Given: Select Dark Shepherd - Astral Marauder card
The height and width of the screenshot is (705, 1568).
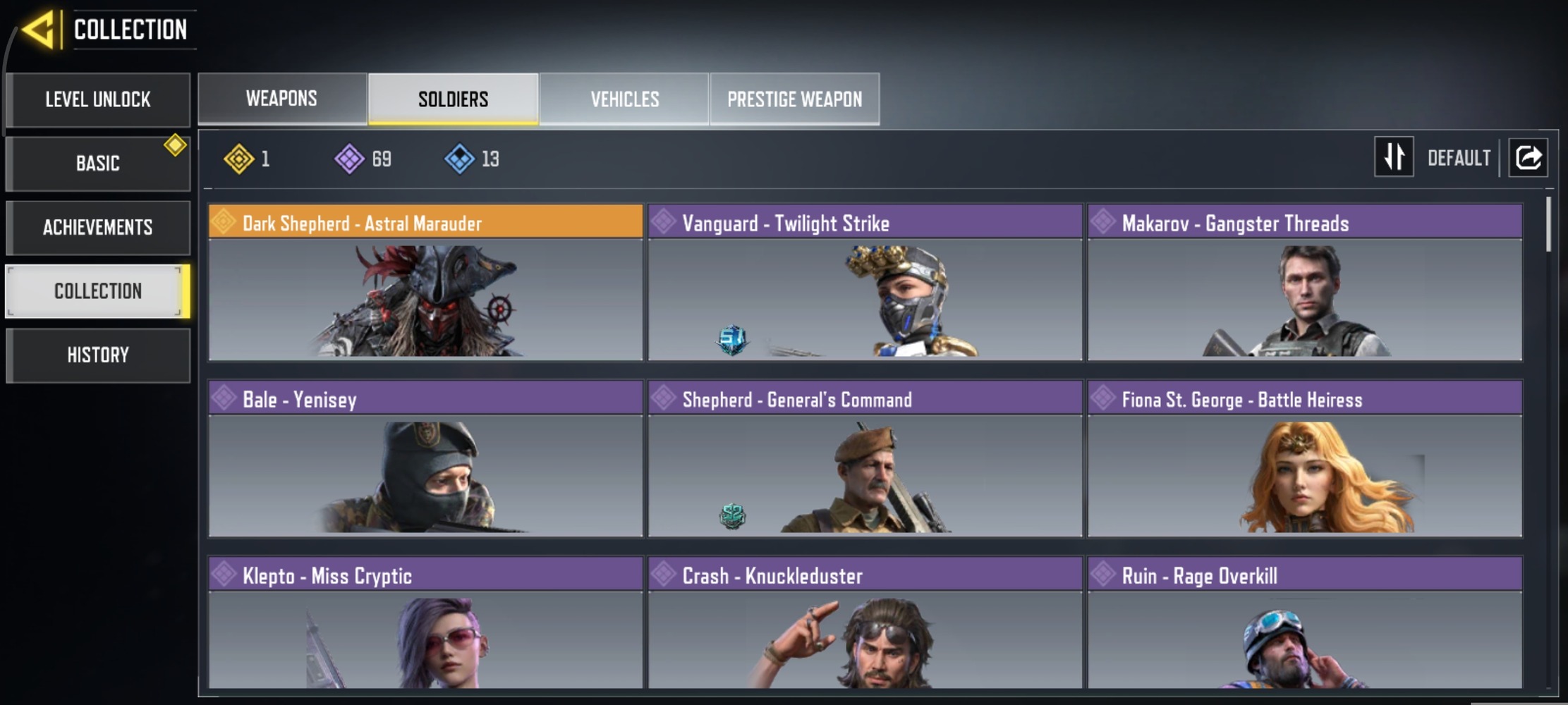Looking at the screenshot, I should (425, 282).
